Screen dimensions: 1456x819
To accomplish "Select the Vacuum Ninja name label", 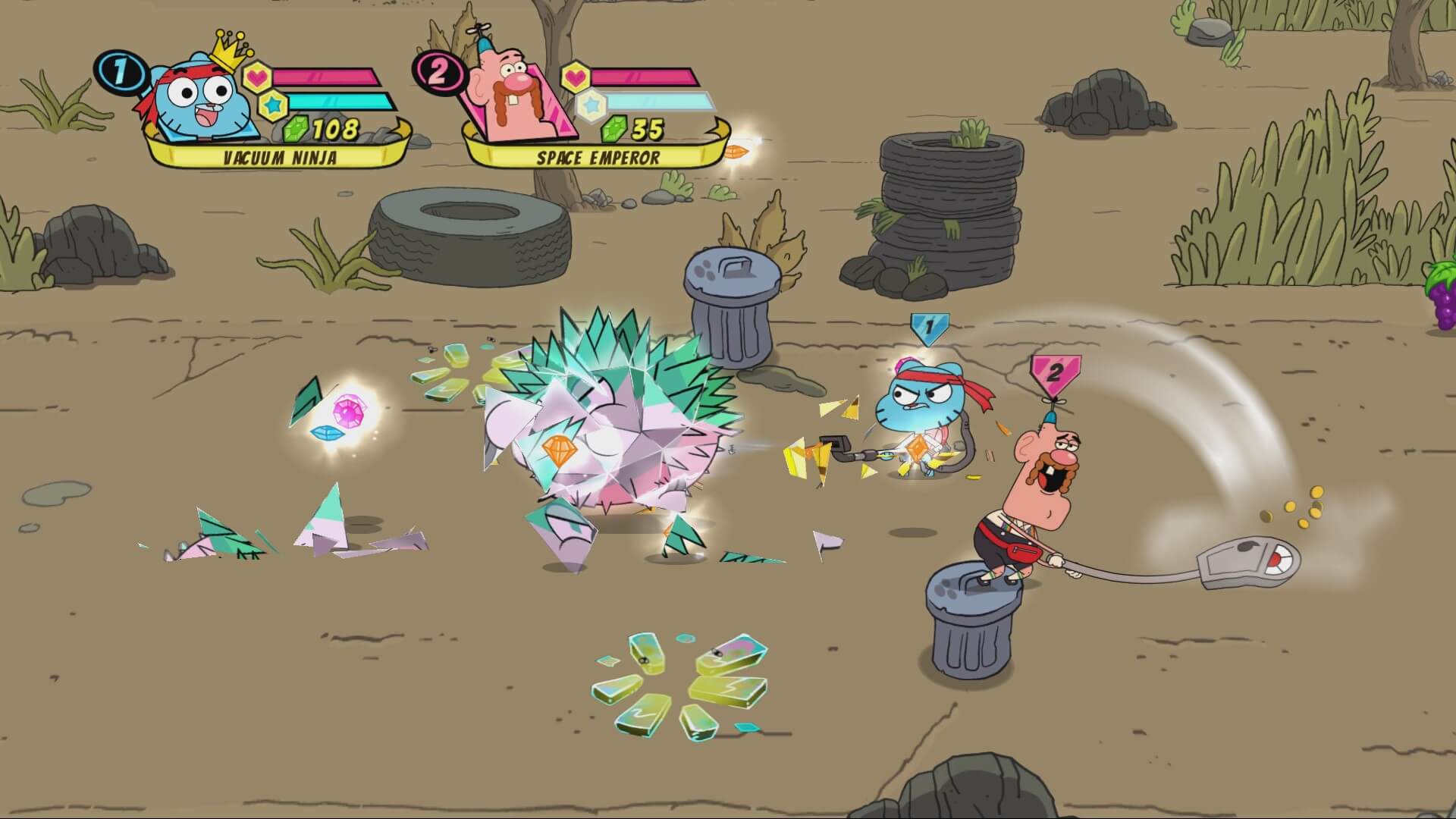I will coord(281,157).
